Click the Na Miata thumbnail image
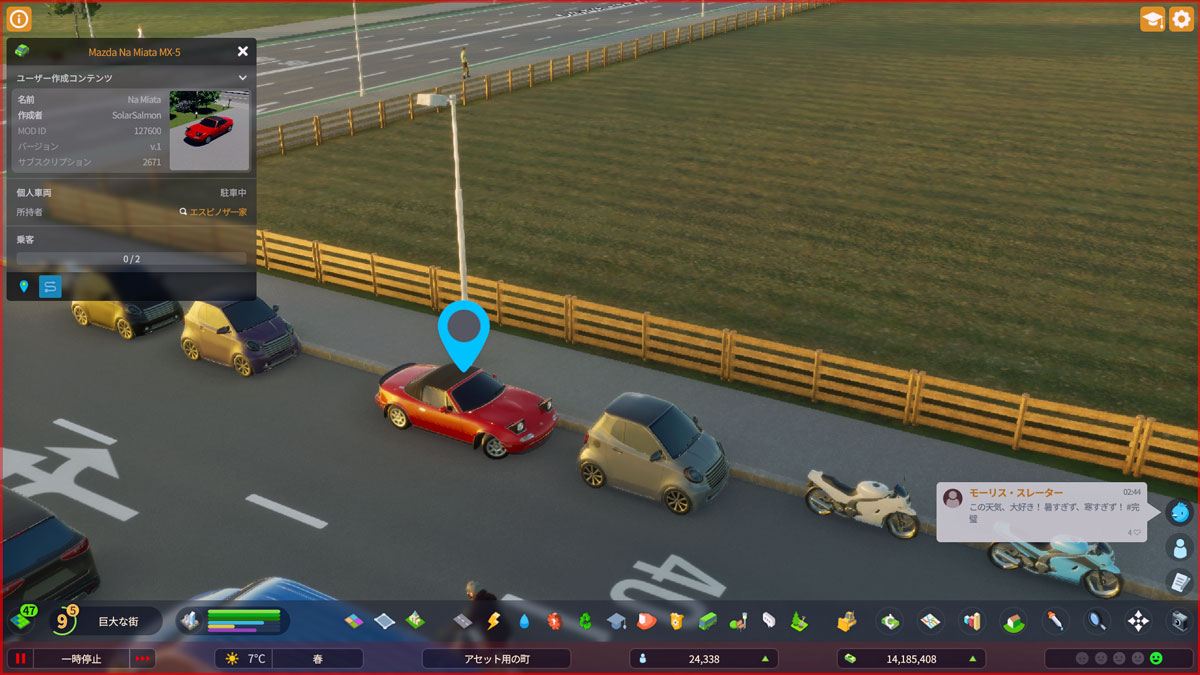The image size is (1200, 675). (x=209, y=130)
